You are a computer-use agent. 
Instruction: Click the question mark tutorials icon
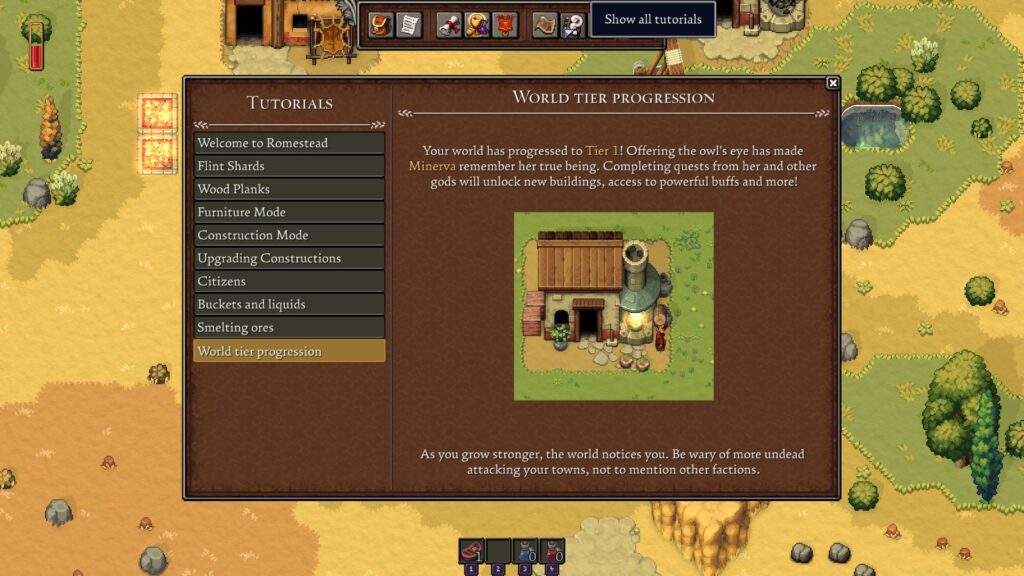tap(572, 25)
